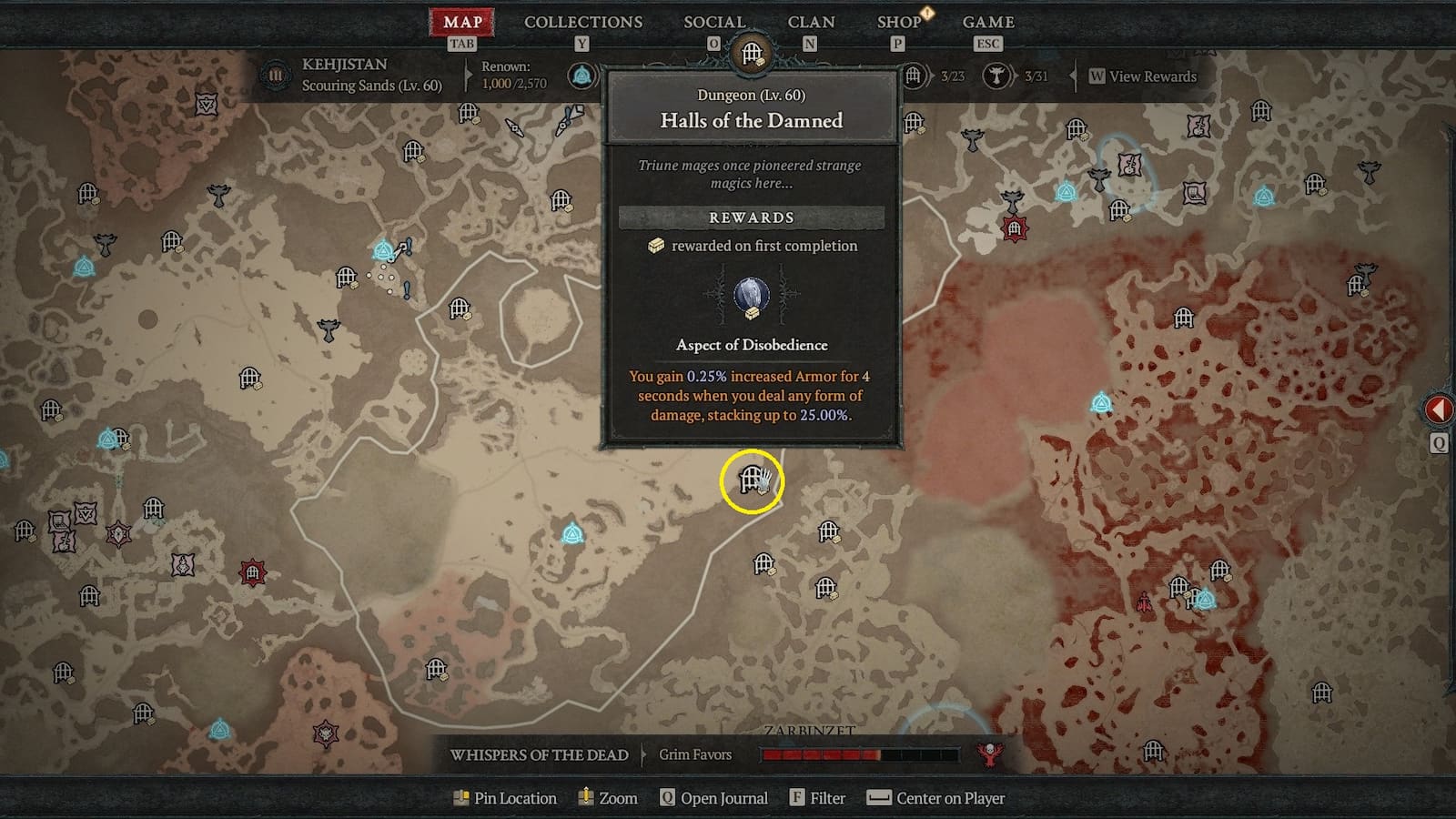Expand the red arrow panel on right edge
This screenshot has width=1456, height=819.
click(x=1441, y=409)
